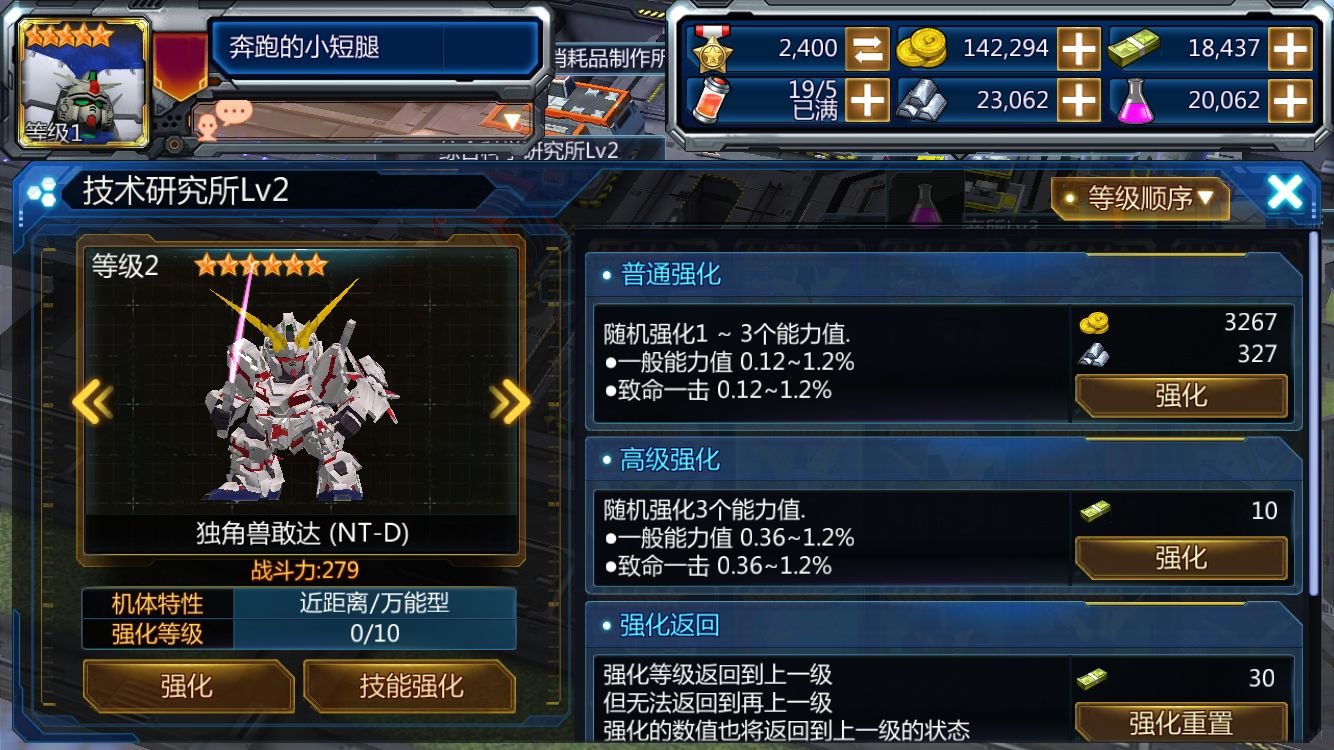Open the 技能强化 tab button
1334x750 pixels.
tap(410, 688)
